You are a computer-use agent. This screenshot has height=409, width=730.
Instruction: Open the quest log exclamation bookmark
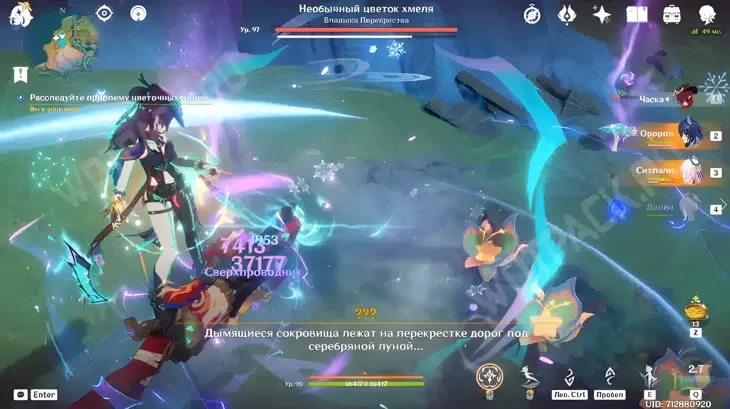(20, 73)
